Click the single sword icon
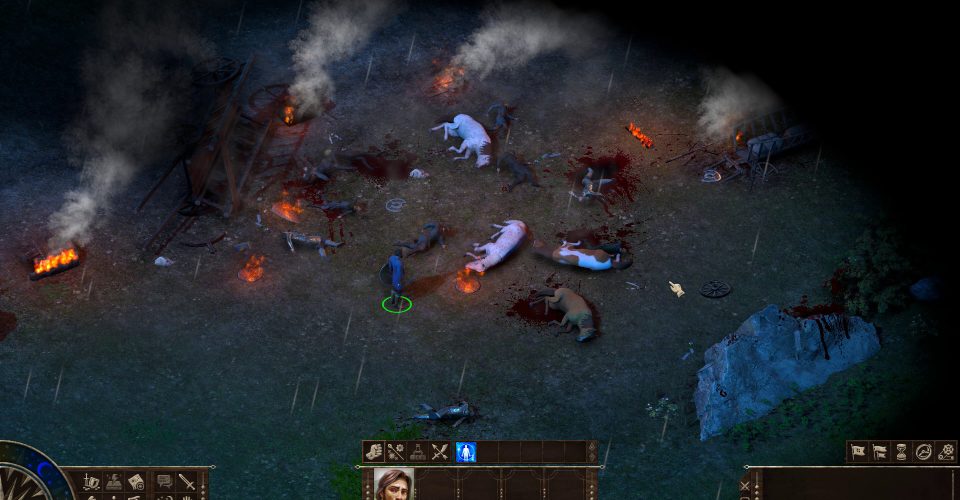The width and height of the screenshot is (960, 500). point(187,482)
